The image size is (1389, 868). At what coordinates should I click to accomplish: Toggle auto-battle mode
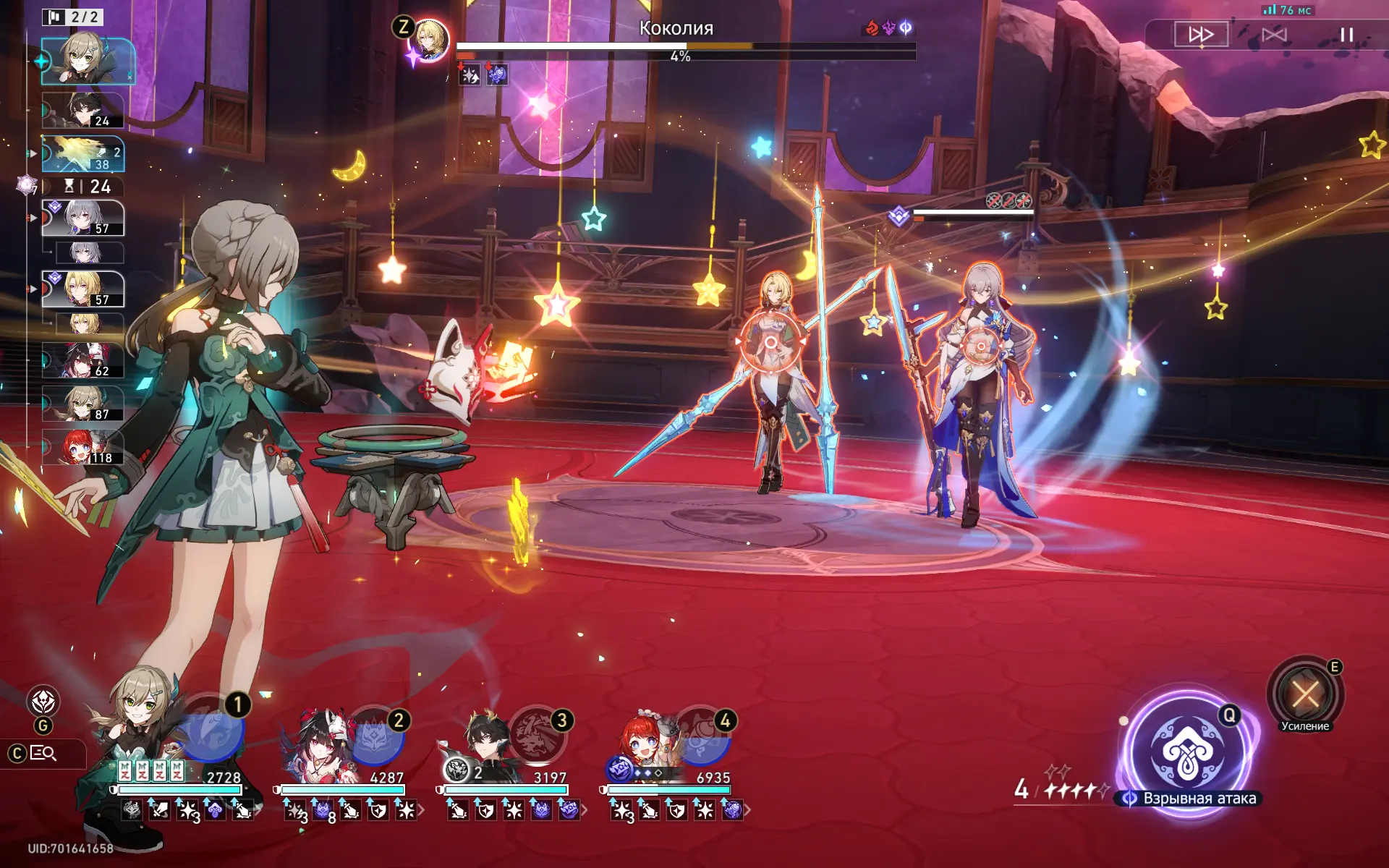(x=1274, y=34)
